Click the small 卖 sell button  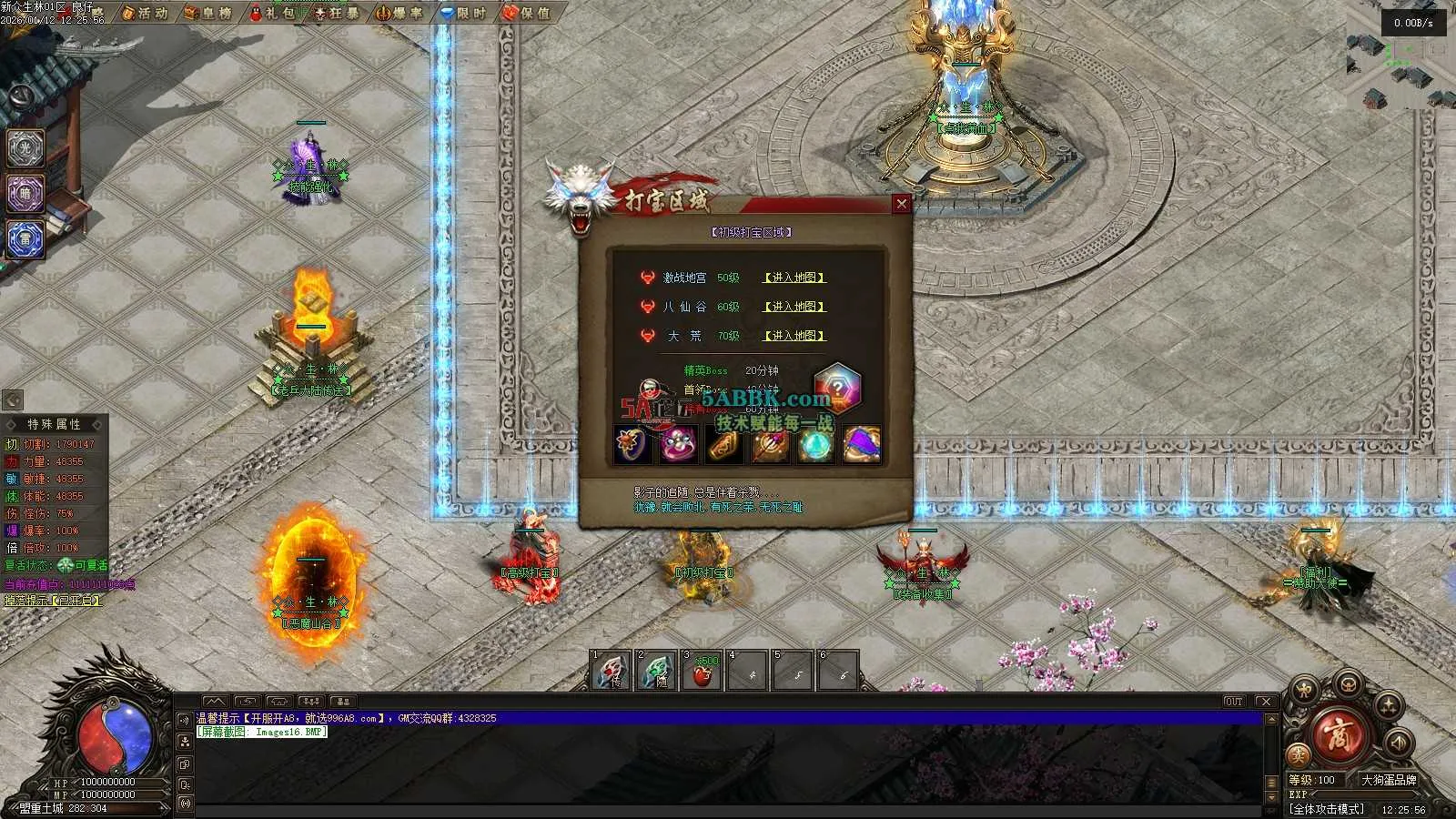click(x=1299, y=755)
